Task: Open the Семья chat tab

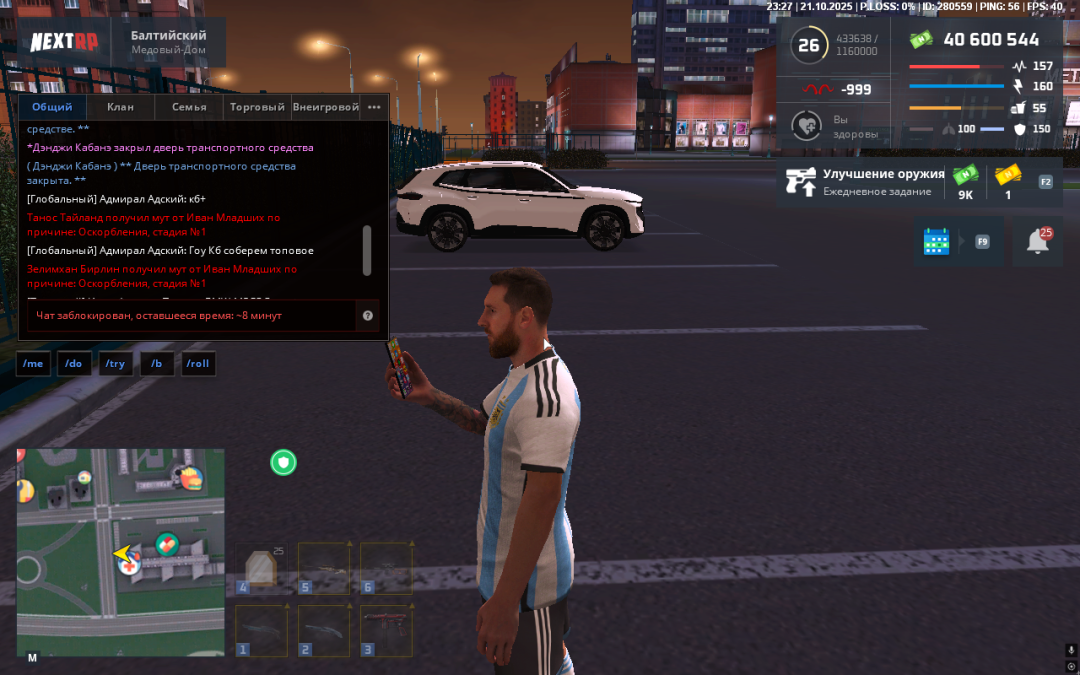Action: coord(189,107)
